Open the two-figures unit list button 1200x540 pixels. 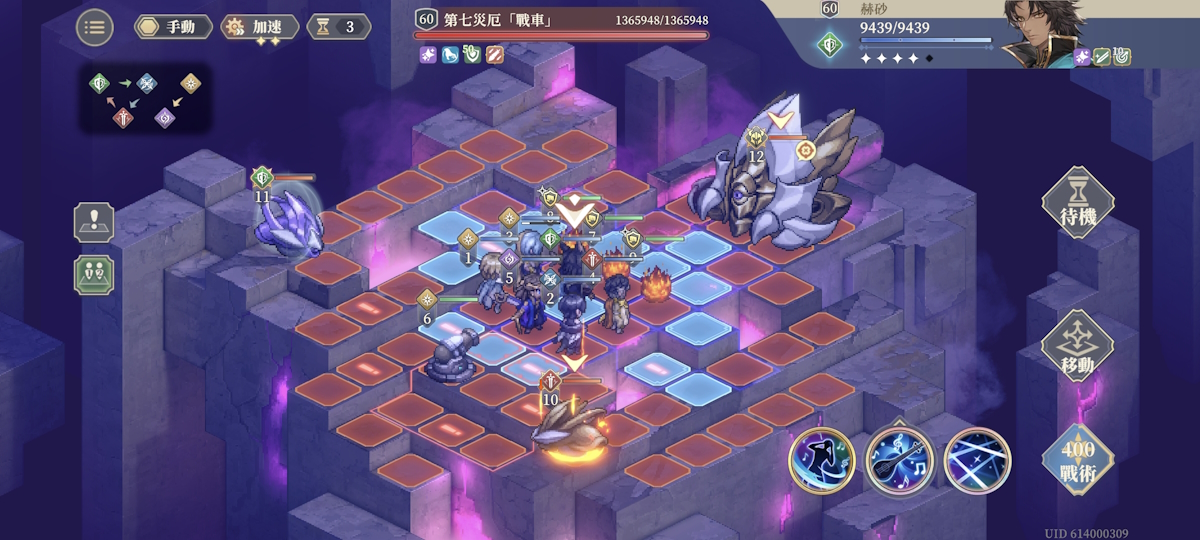point(94,274)
